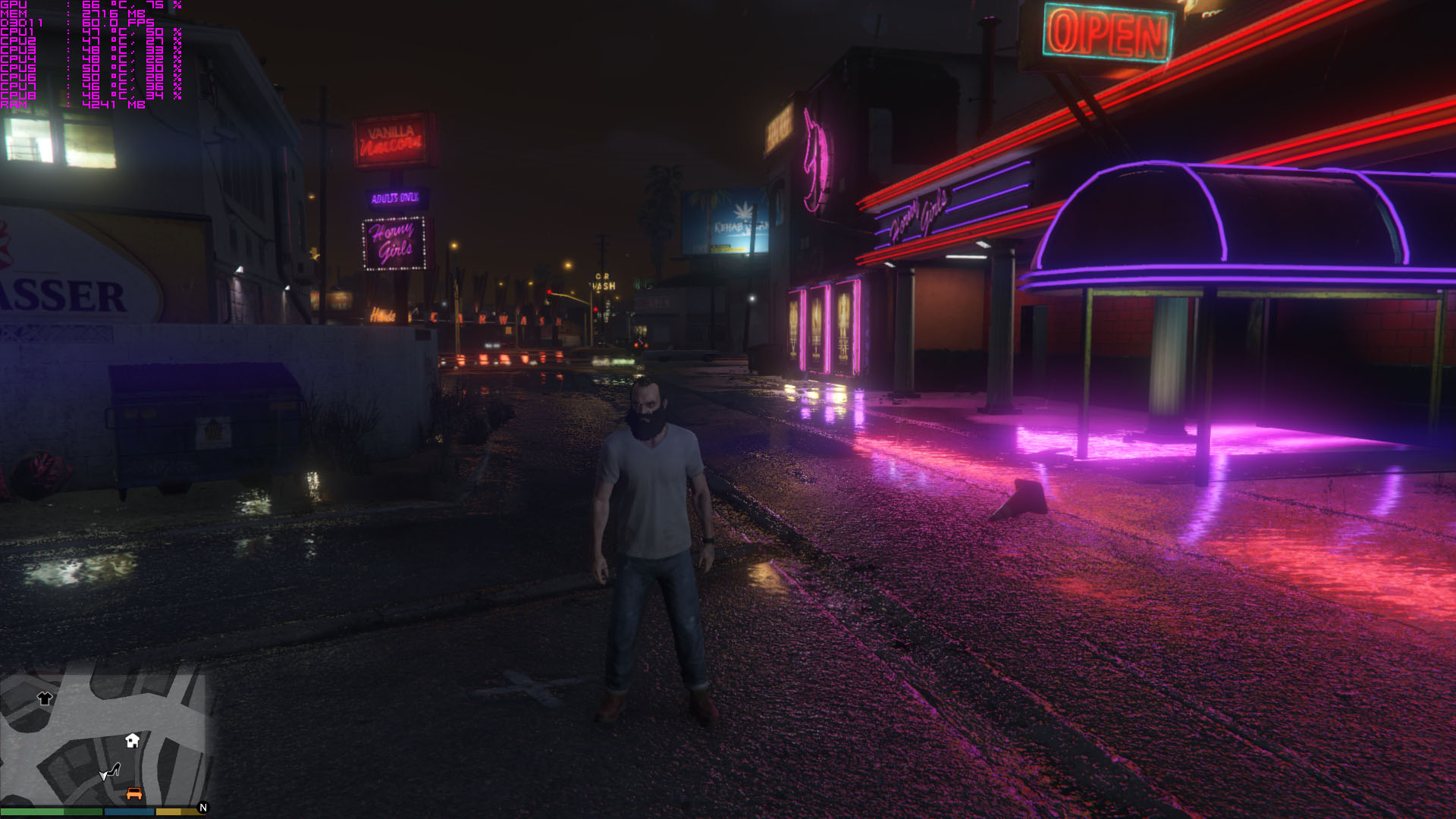Image resolution: width=1456 pixels, height=819 pixels.
Task: Select the orange car marker on minimap
Action: pyautogui.click(x=134, y=793)
